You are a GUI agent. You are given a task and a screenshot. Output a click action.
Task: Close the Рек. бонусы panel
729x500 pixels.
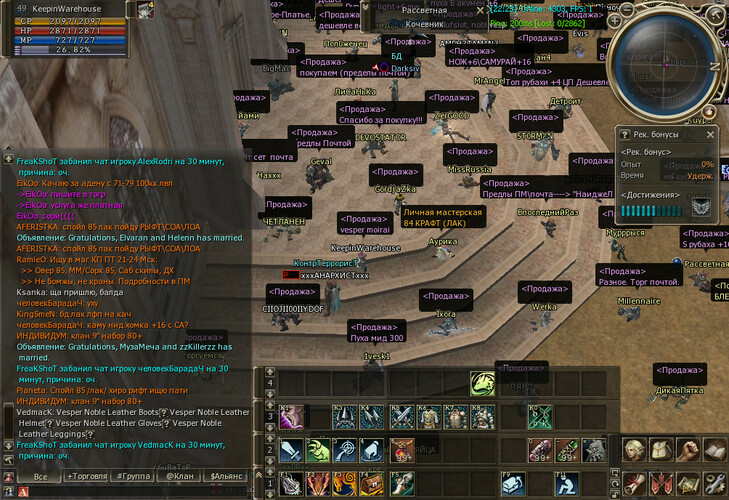tap(711, 133)
